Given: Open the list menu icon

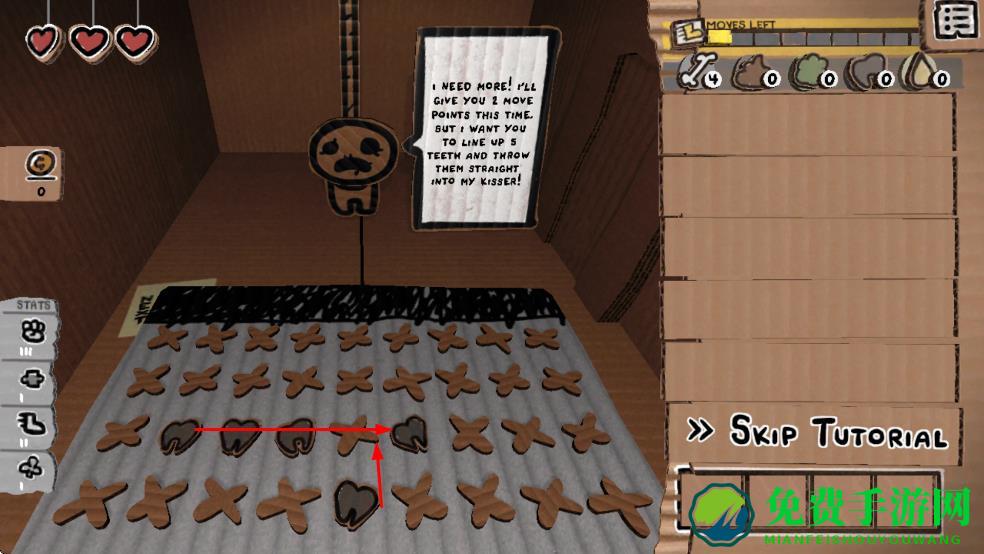Looking at the screenshot, I should 957,21.
